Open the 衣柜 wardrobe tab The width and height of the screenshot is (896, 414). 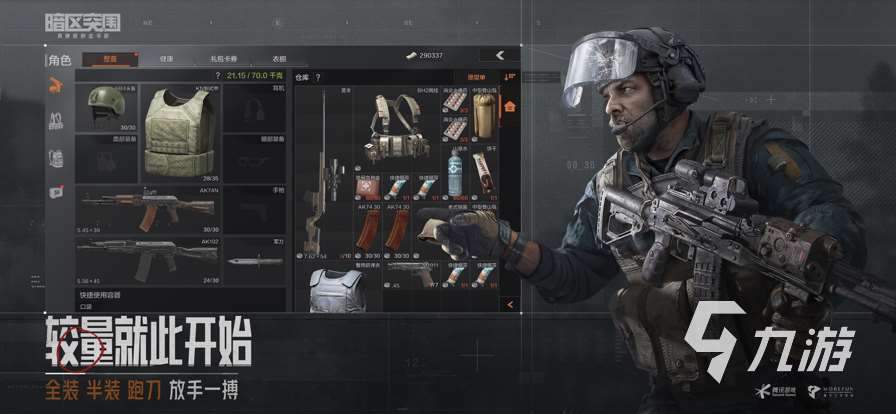tap(280, 59)
